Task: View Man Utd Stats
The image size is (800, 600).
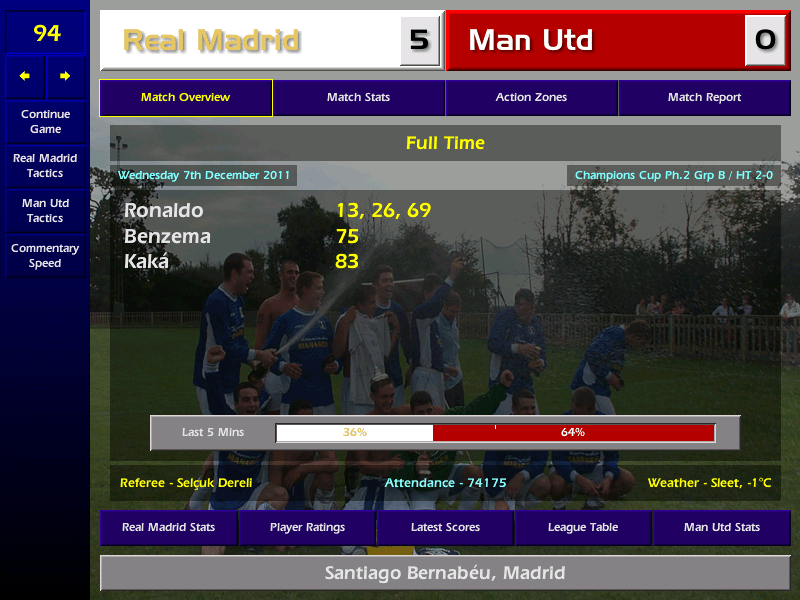Action: (x=721, y=527)
